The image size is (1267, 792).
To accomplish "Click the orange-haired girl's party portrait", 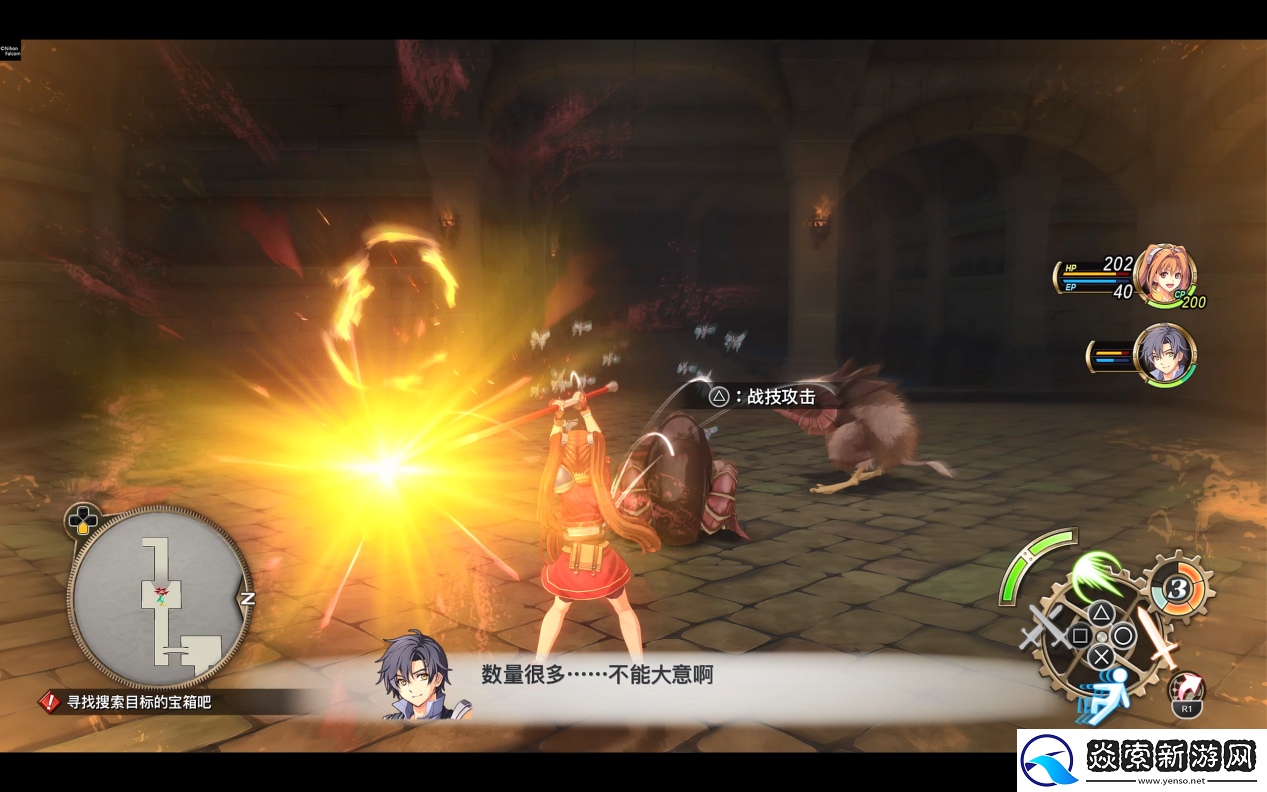I will (1166, 274).
